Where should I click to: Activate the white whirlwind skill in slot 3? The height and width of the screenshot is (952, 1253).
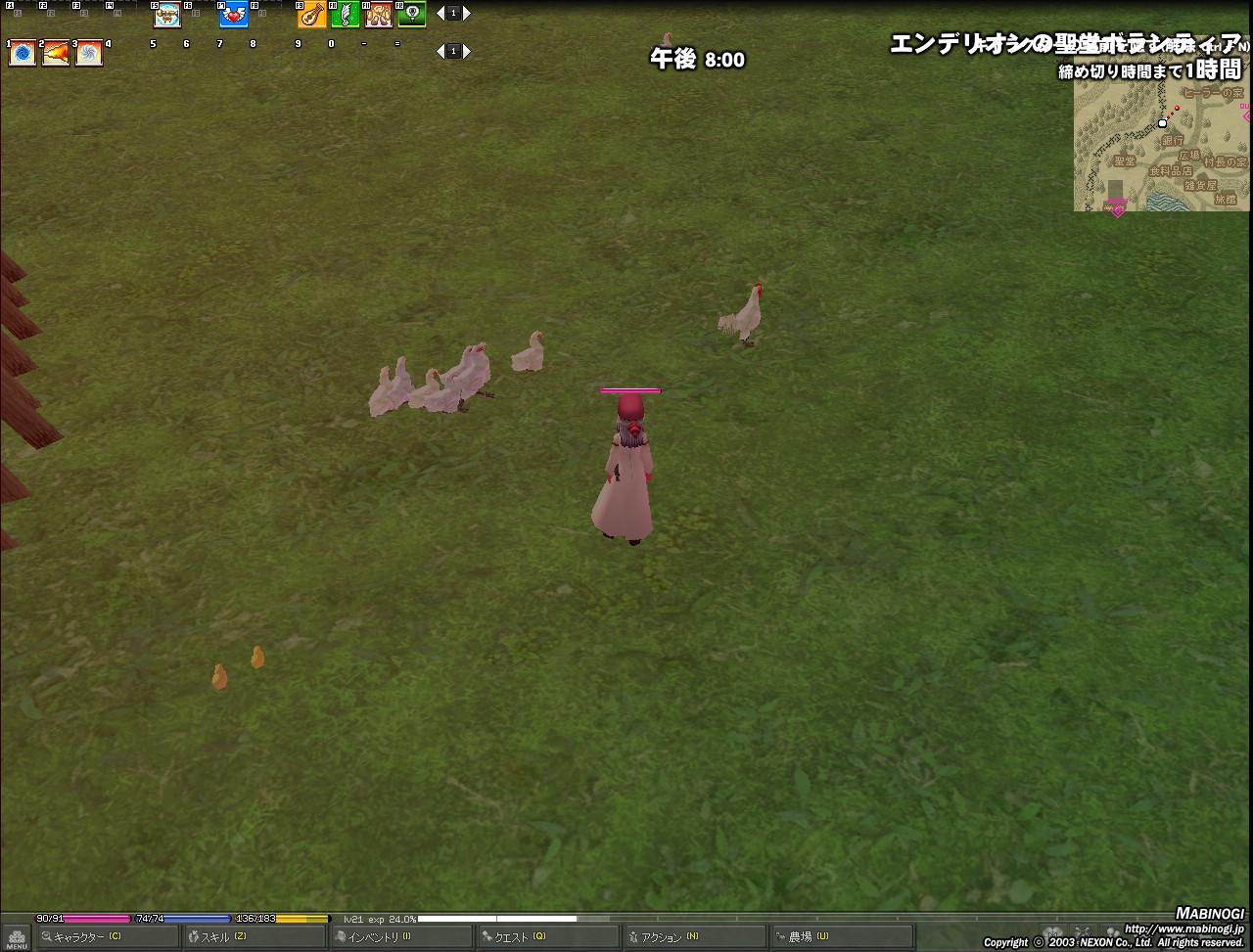click(x=89, y=53)
